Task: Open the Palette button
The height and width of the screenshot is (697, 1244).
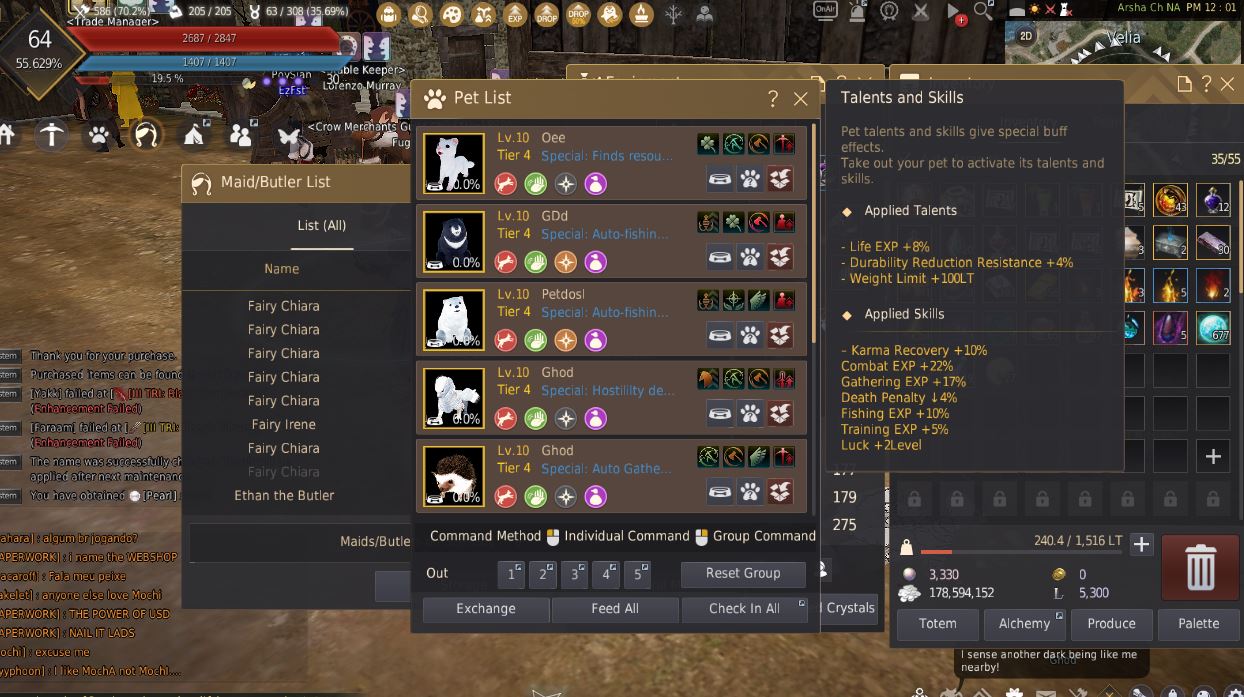Action: pos(1198,623)
